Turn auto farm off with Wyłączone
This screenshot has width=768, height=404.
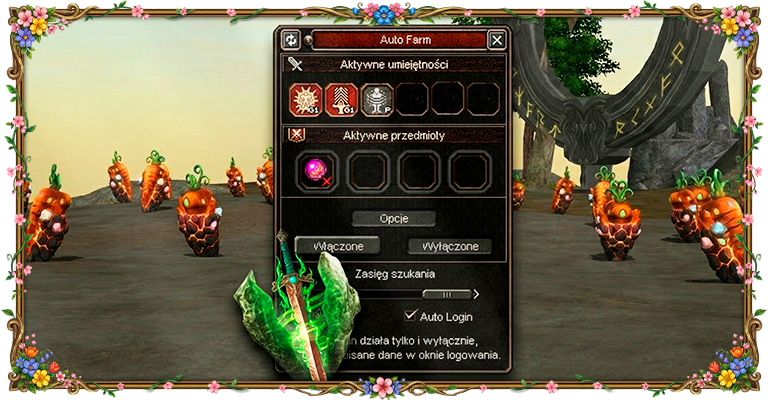point(450,246)
